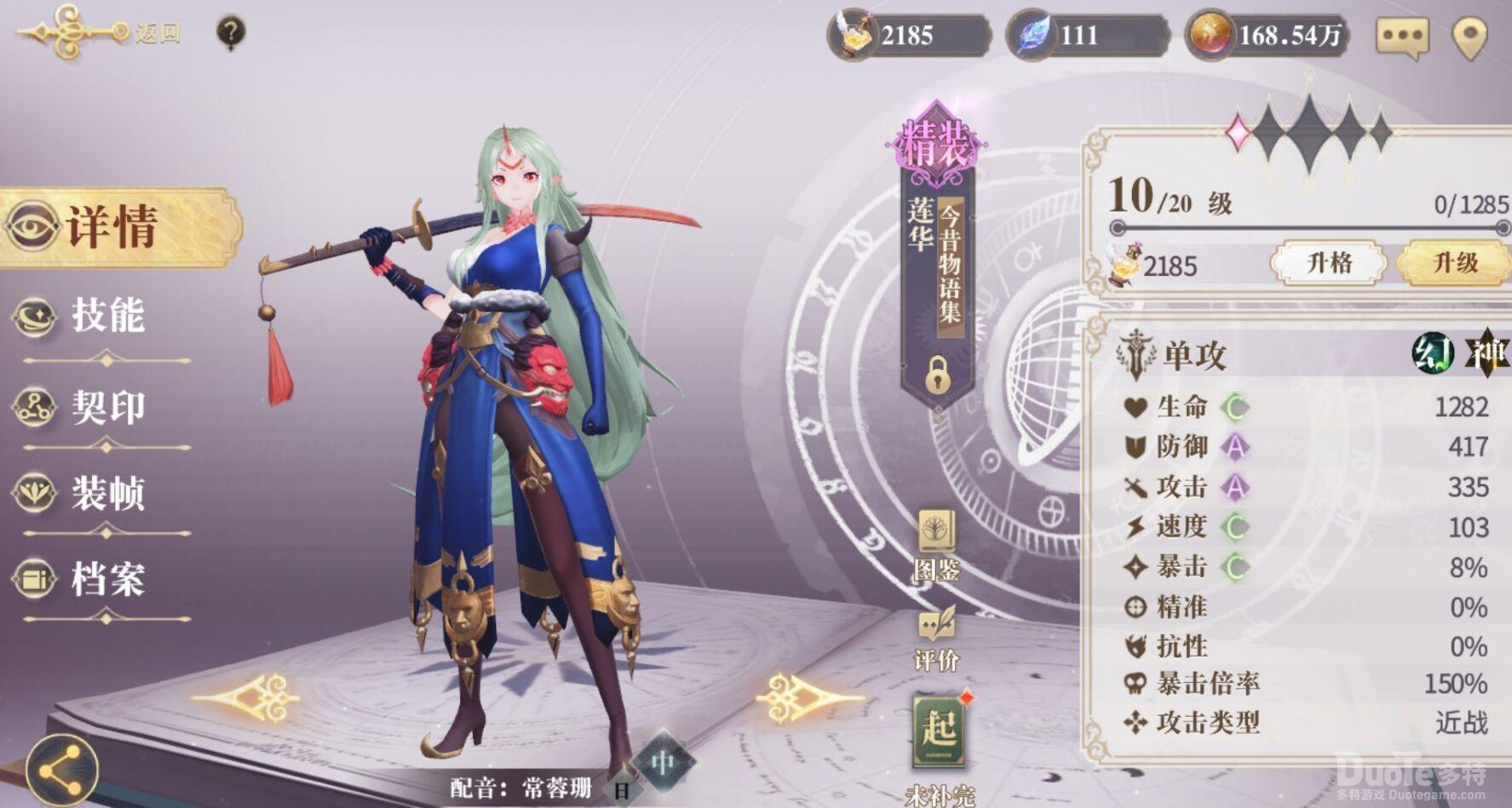Open the chat message bubble icon
The height and width of the screenshot is (808, 1512).
(x=1402, y=36)
